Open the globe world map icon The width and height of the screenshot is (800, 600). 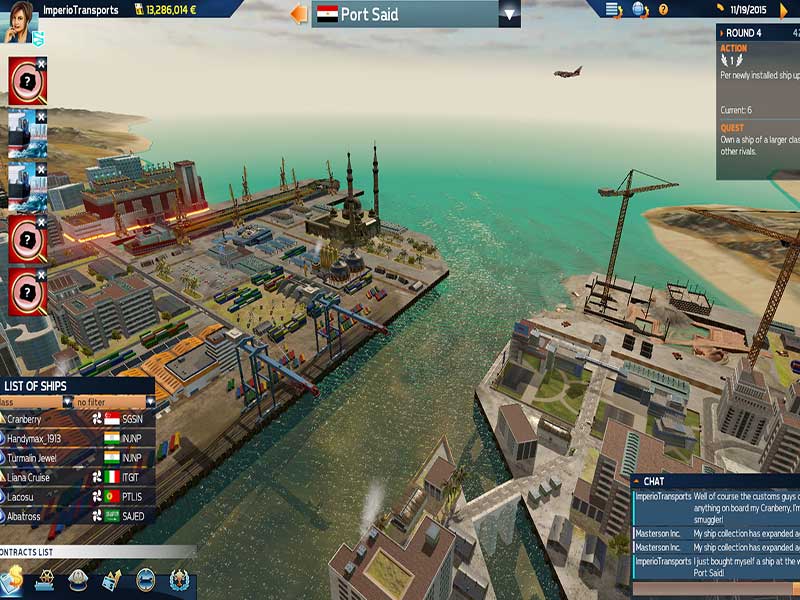point(640,10)
